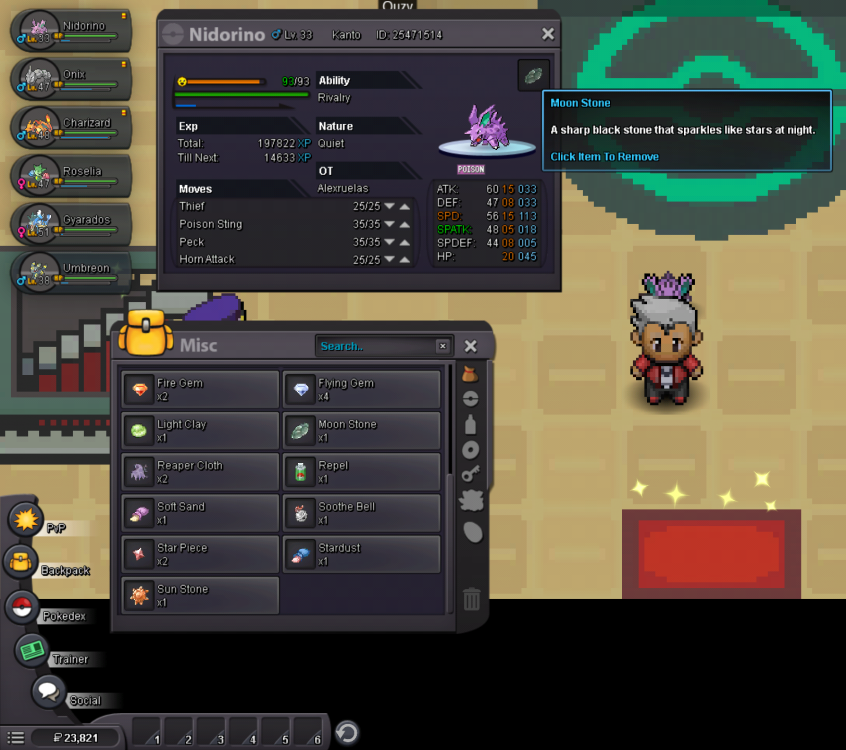846x750 pixels.
Task: Remove the held Moon Stone item
Action: pyautogui.click(x=533, y=76)
